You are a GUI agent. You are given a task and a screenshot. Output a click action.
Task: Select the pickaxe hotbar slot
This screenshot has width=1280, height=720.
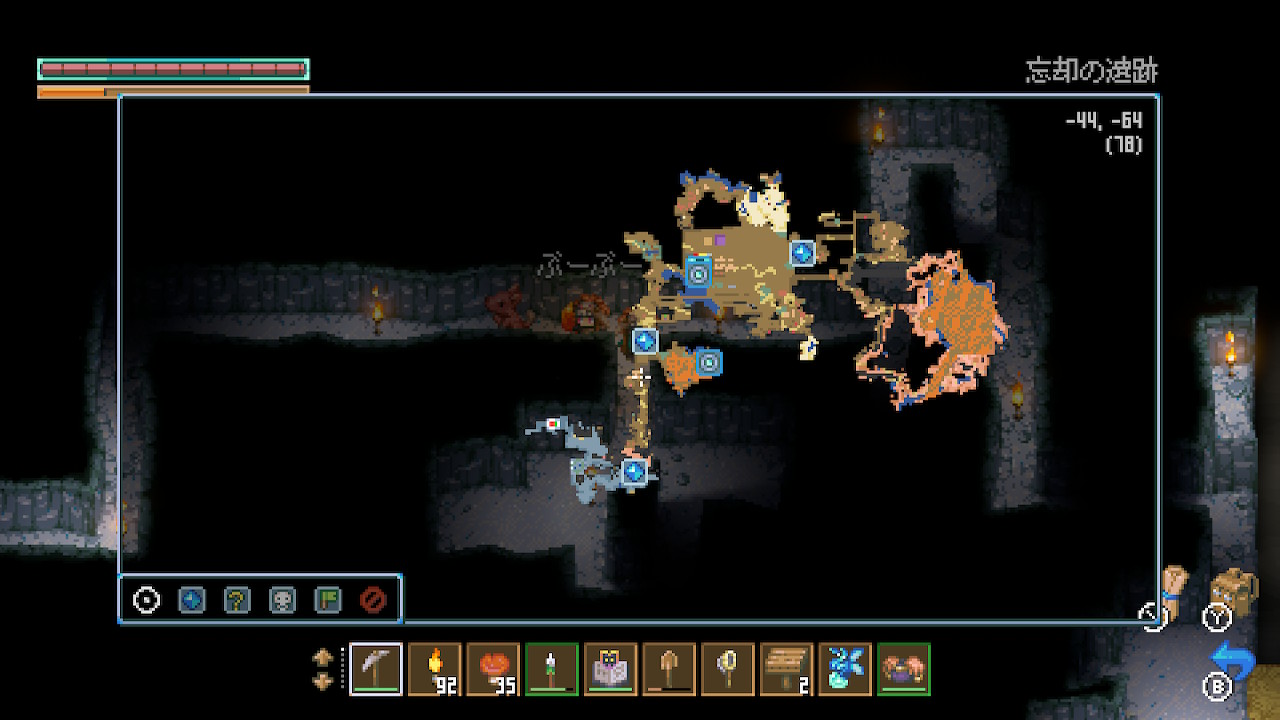pyautogui.click(x=377, y=669)
